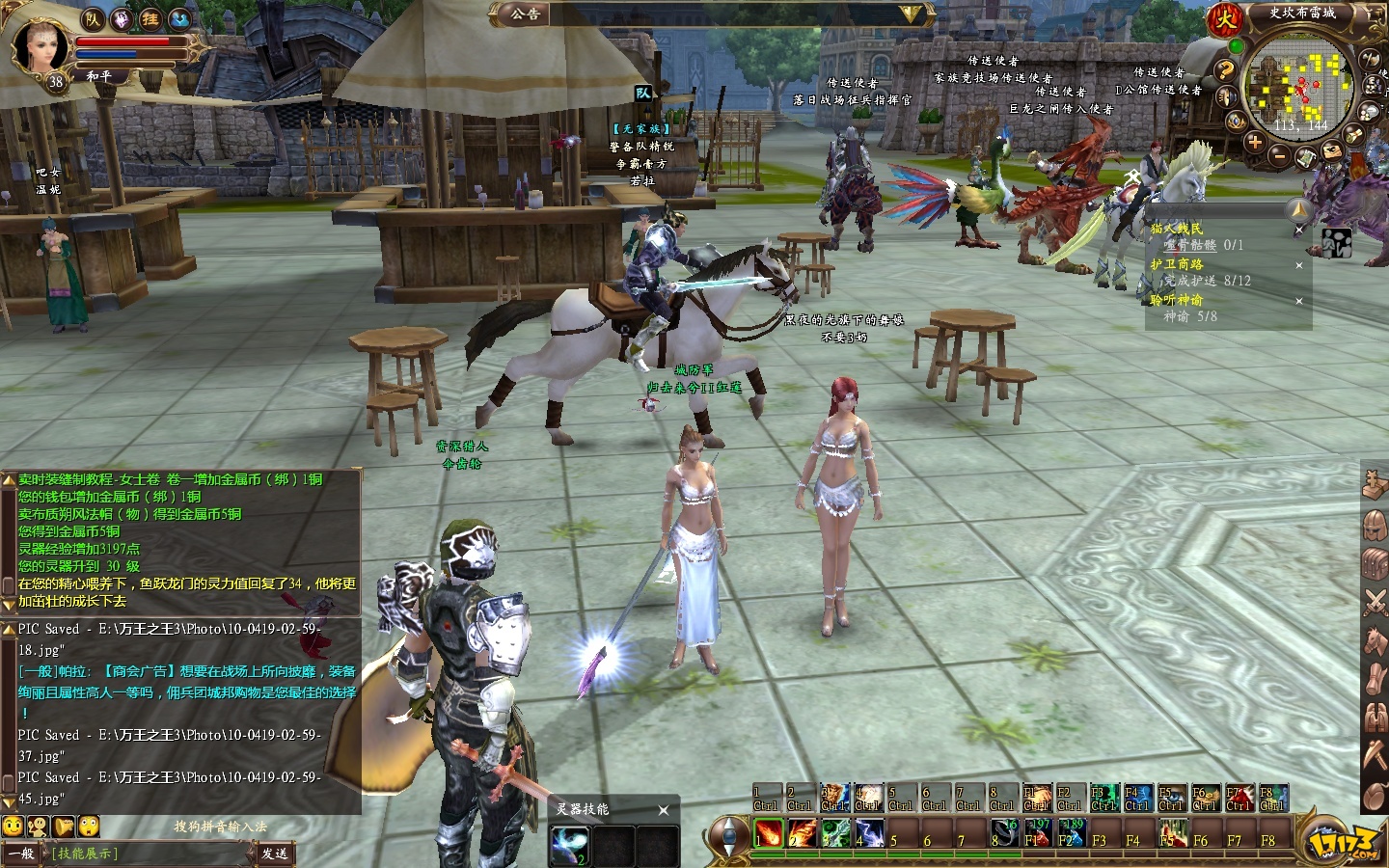The width and height of the screenshot is (1389, 868).
Task: Open the team menu via 队 button
Action: (x=93, y=18)
